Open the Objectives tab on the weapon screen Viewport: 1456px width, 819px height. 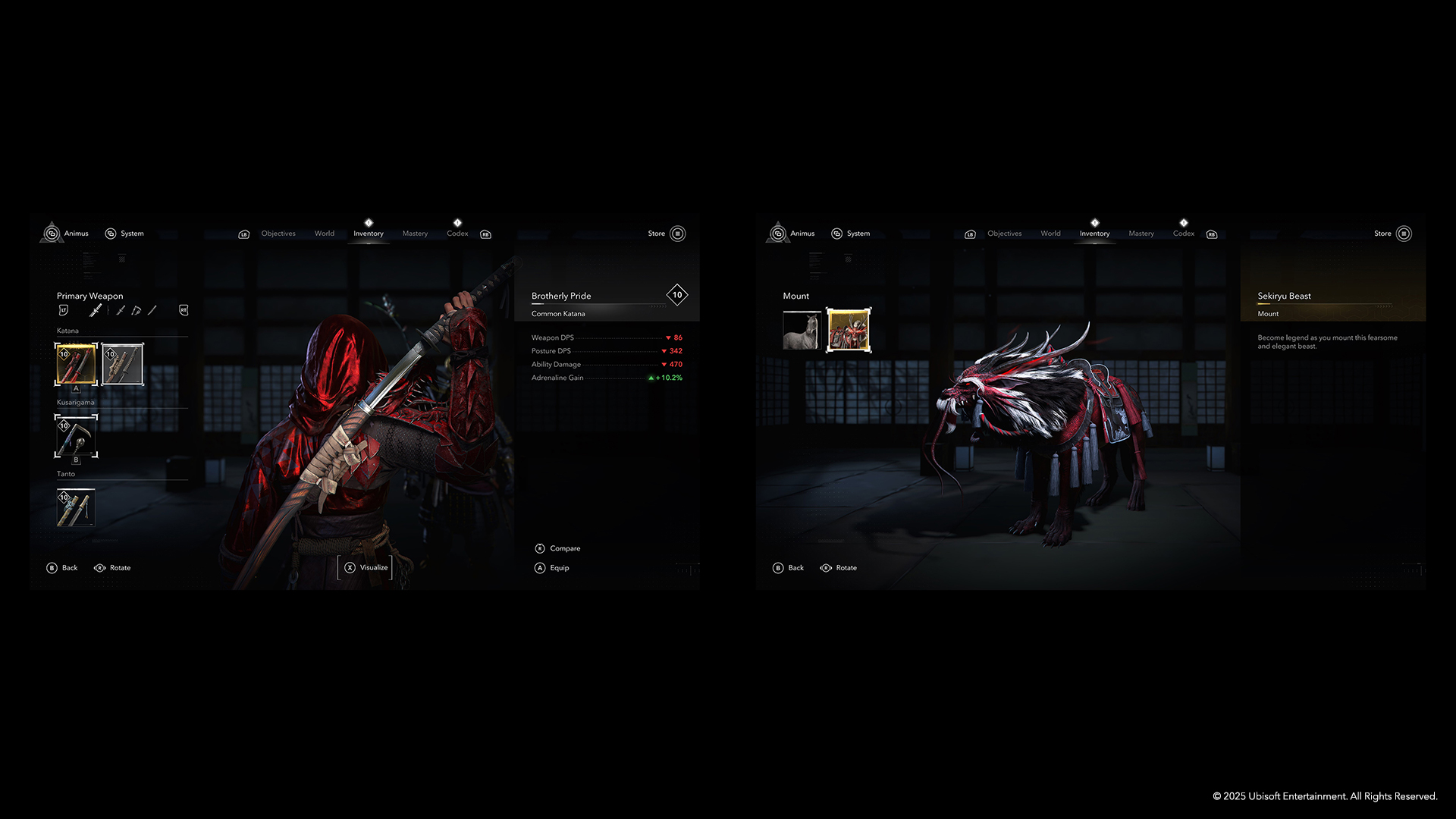278,234
